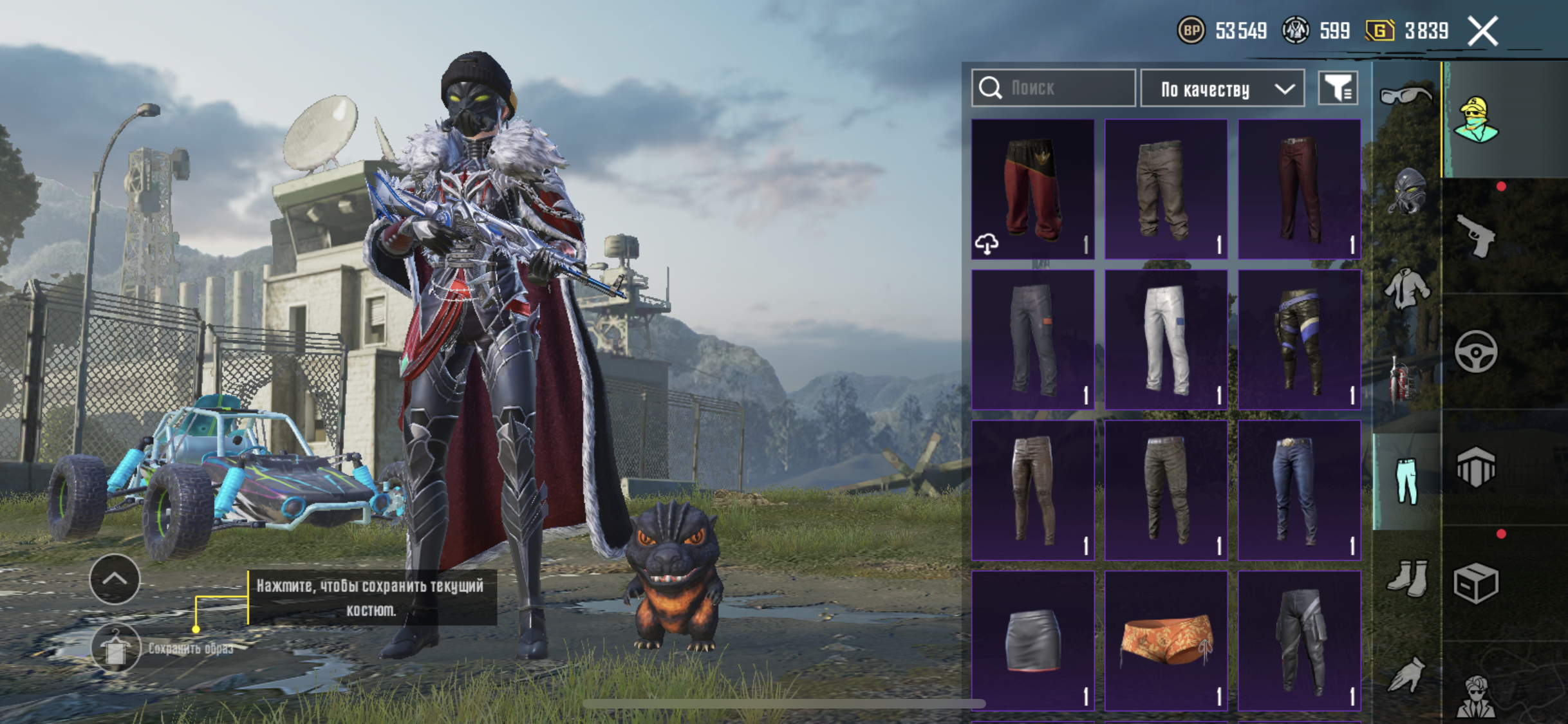The height and width of the screenshot is (724, 1568).
Task: Select the red and black shorts item
Action: click(1032, 189)
